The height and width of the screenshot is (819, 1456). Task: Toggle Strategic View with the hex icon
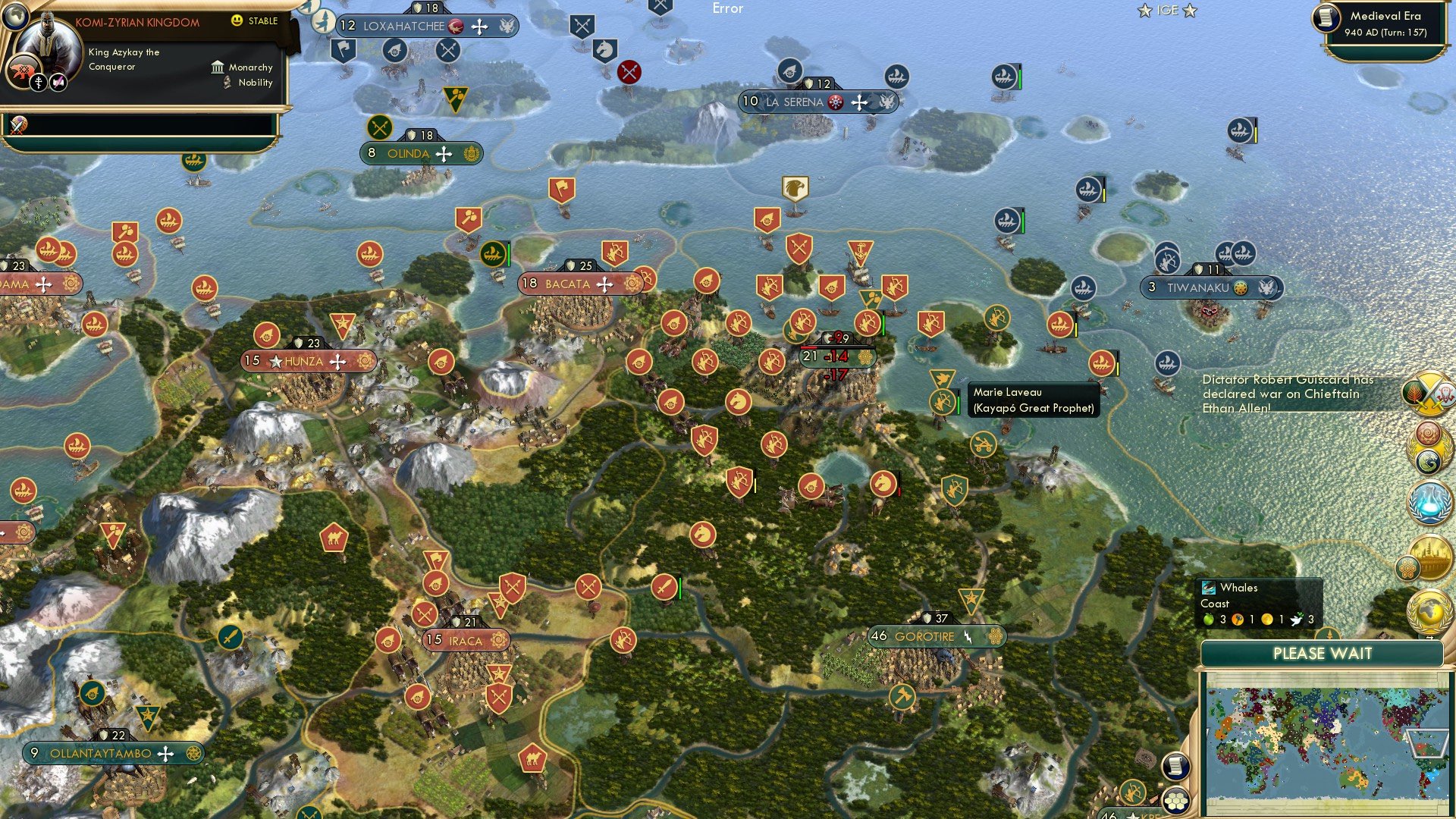click(x=1177, y=801)
